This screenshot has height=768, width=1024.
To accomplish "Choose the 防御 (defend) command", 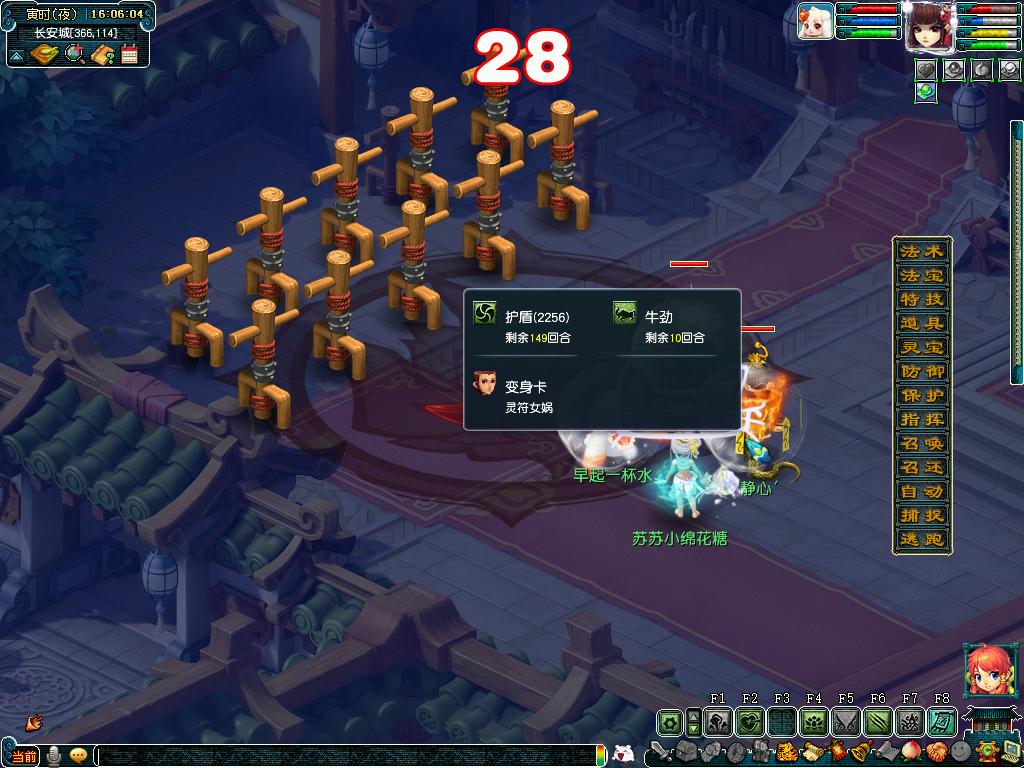I will 921,372.
